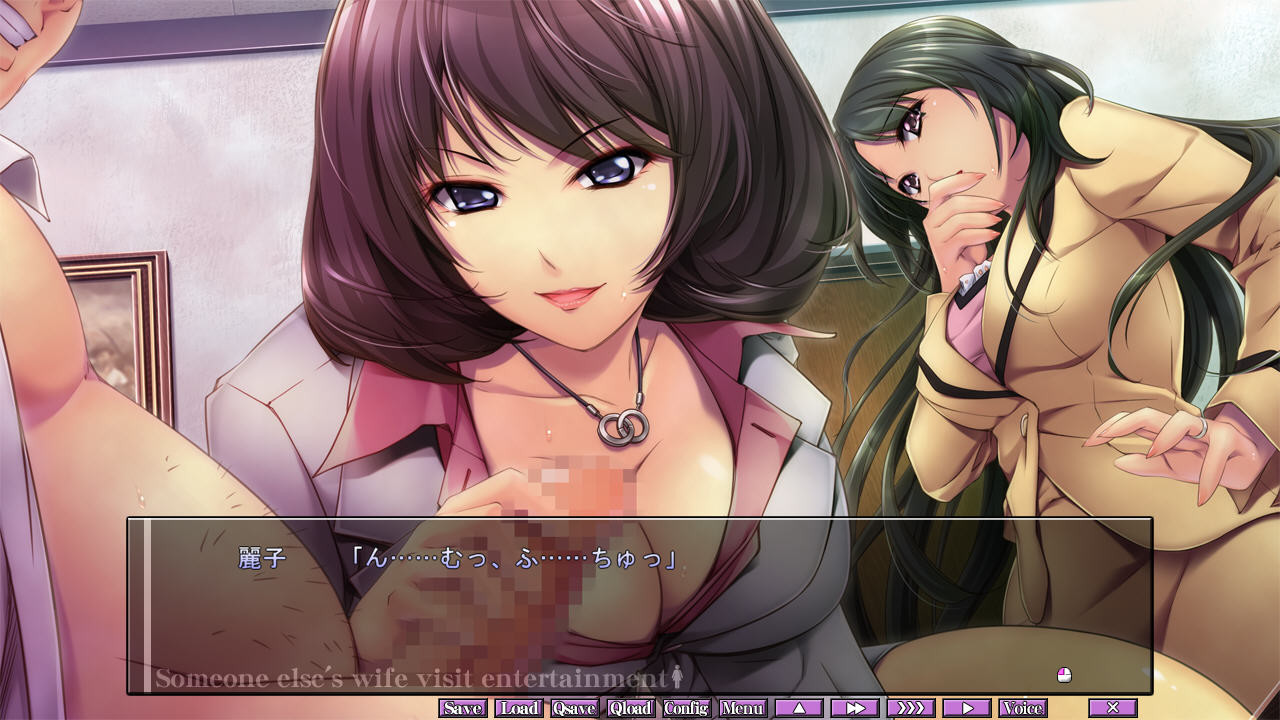Open the Load screen
1280x720 pixels.
[x=519, y=708]
